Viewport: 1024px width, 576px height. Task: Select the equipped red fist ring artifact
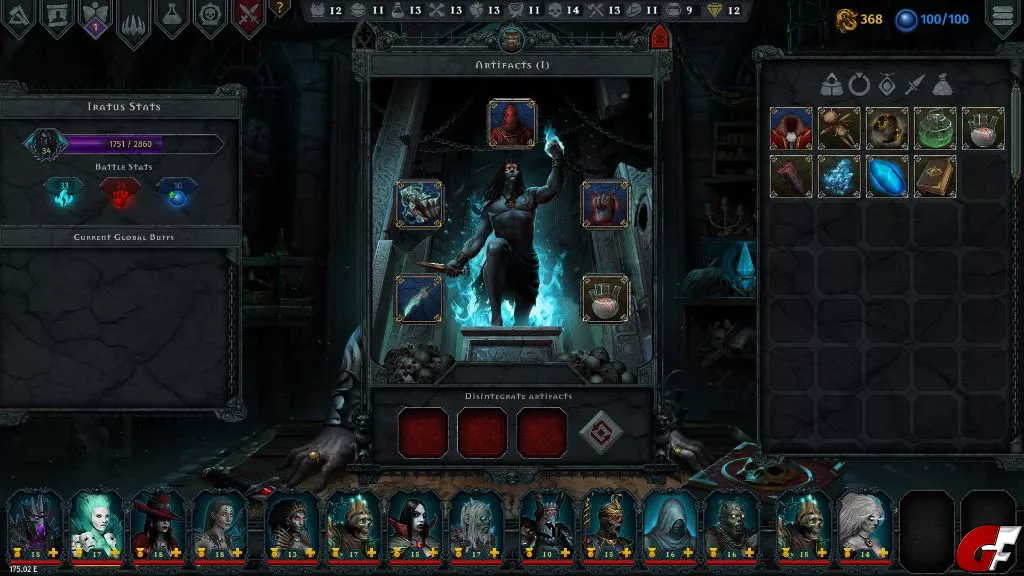[x=605, y=204]
